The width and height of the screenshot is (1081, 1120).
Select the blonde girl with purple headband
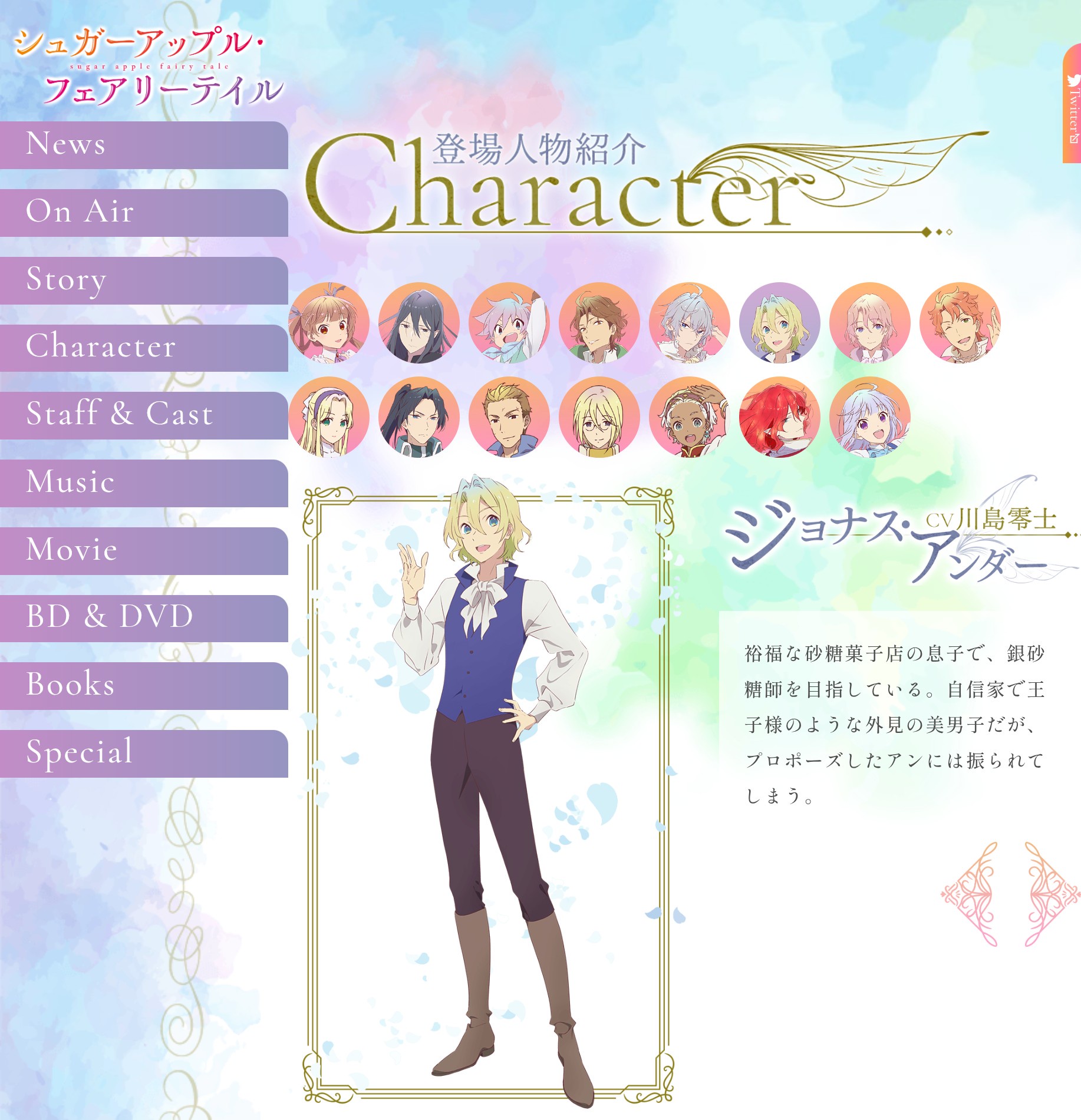click(329, 417)
